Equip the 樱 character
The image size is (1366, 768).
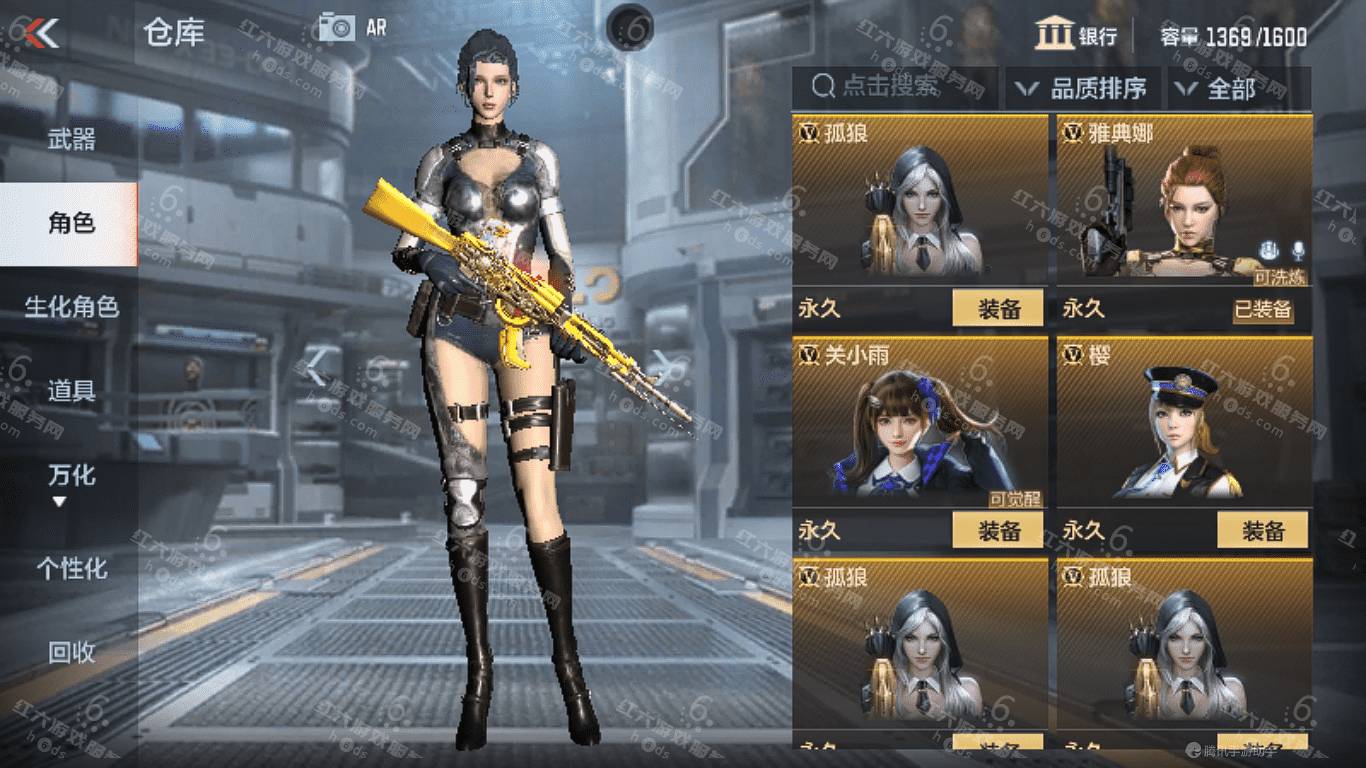[1262, 531]
